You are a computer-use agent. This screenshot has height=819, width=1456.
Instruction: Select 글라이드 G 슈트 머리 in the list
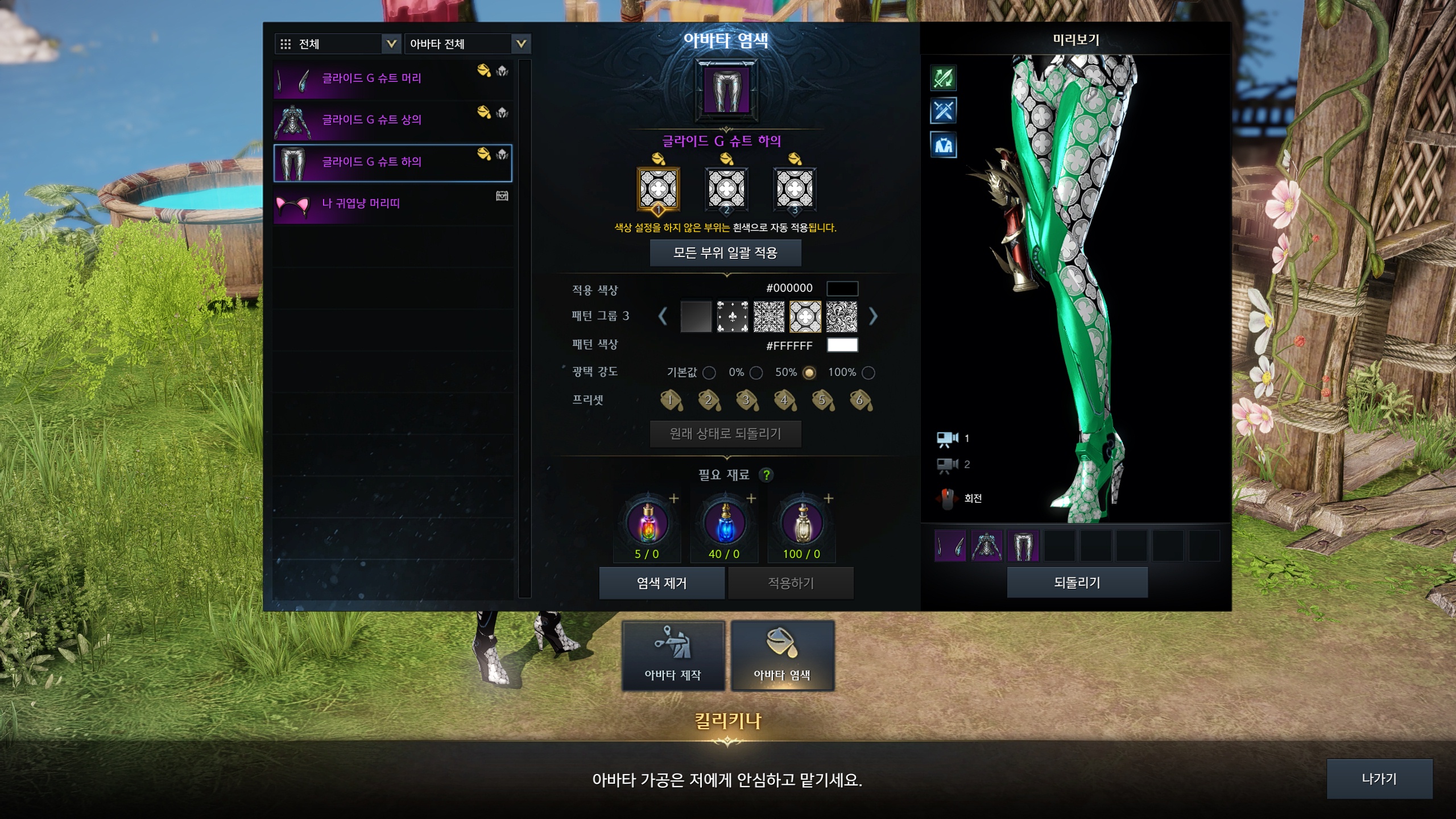tap(392, 78)
